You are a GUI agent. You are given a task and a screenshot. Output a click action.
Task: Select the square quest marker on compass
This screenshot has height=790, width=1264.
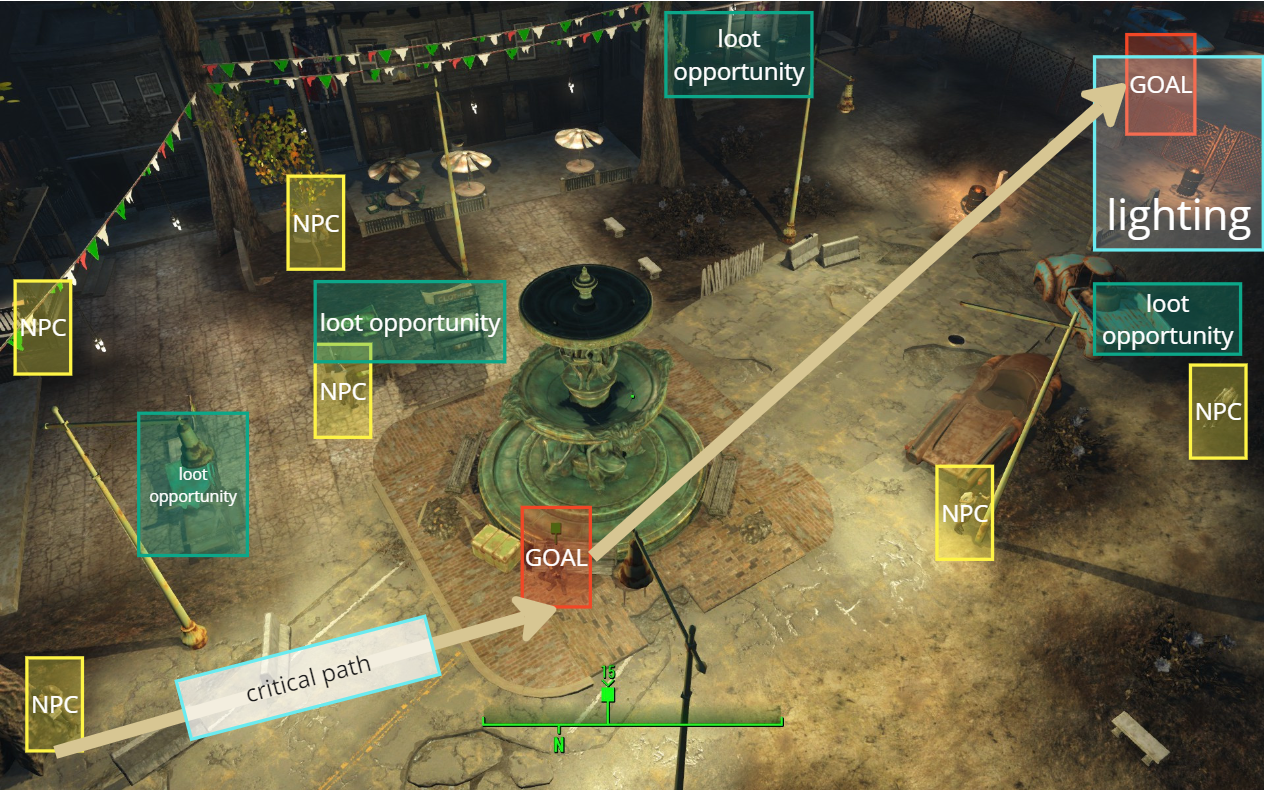coord(607,694)
